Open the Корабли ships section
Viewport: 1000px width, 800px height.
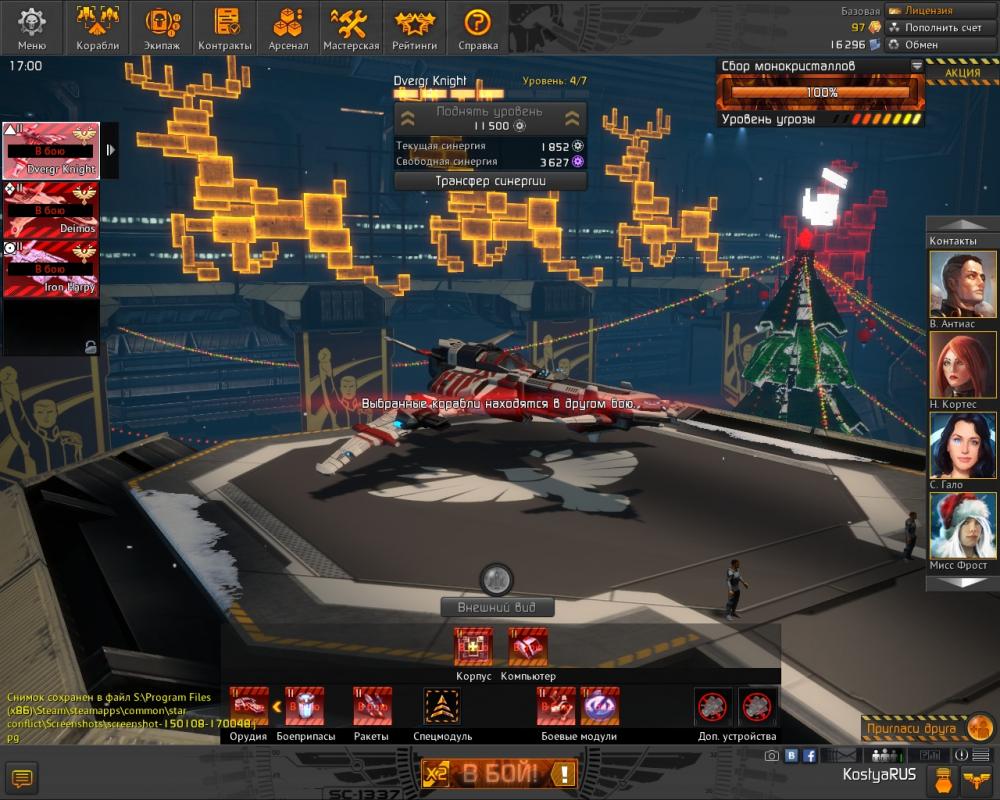tap(97, 27)
